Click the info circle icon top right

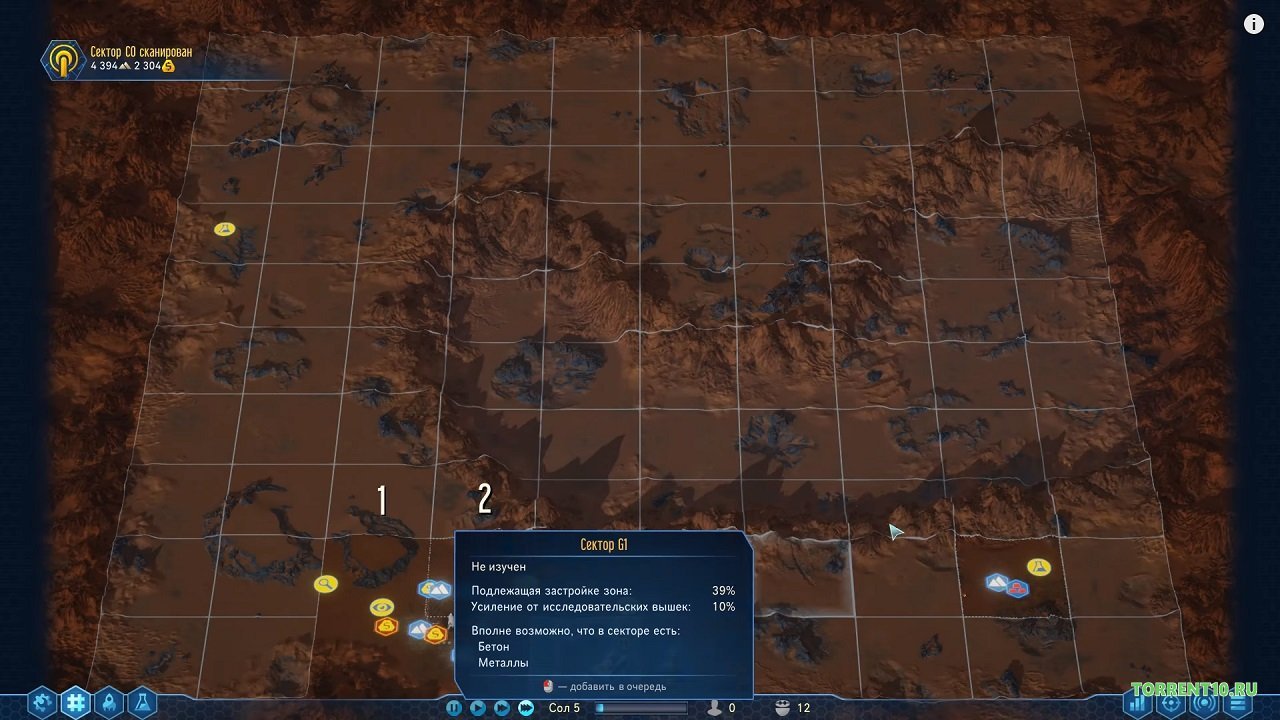tap(1253, 23)
